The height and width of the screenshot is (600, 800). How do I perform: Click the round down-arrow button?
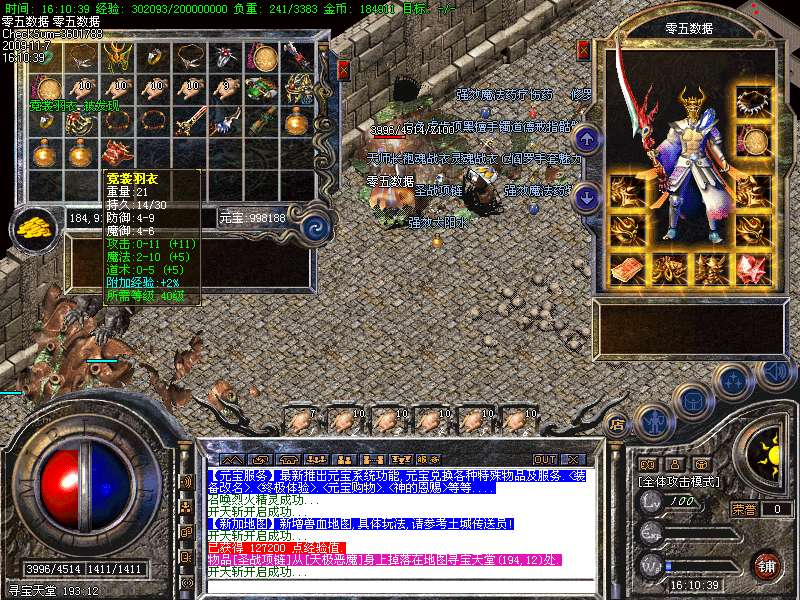(x=588, y=195)
